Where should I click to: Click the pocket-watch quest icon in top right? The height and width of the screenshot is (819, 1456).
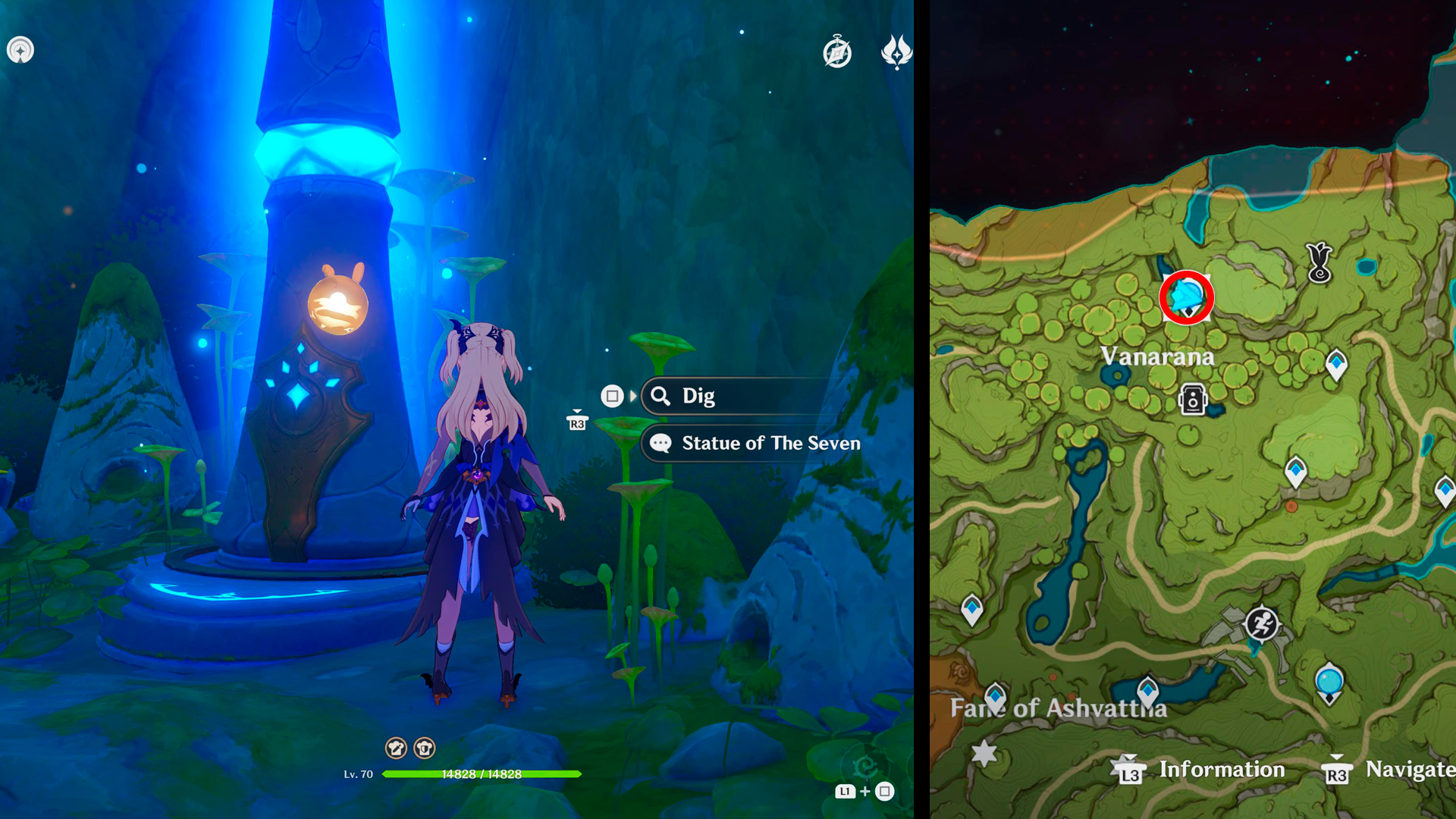[837, 53]
